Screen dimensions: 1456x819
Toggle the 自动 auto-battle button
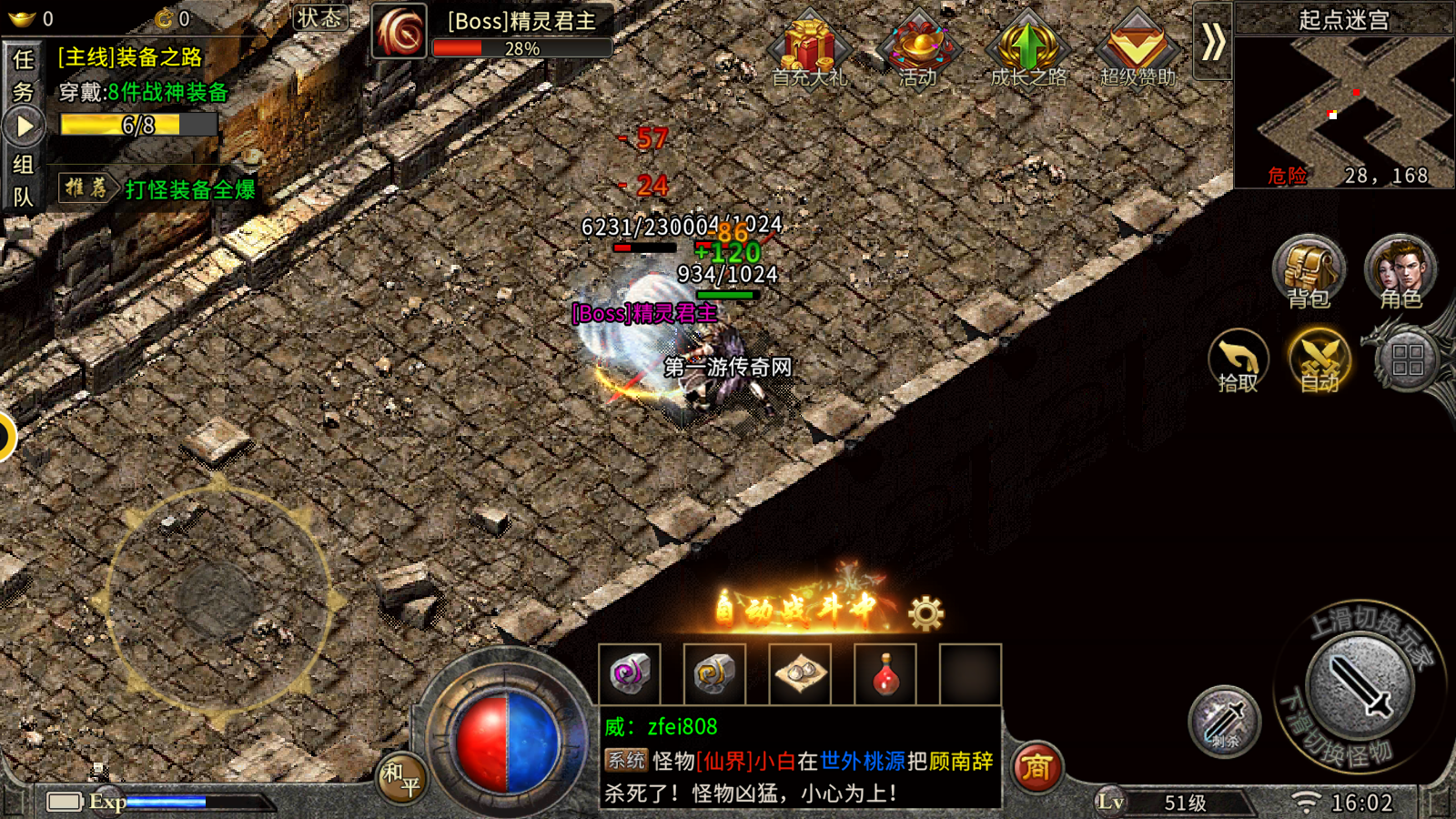1319,361
